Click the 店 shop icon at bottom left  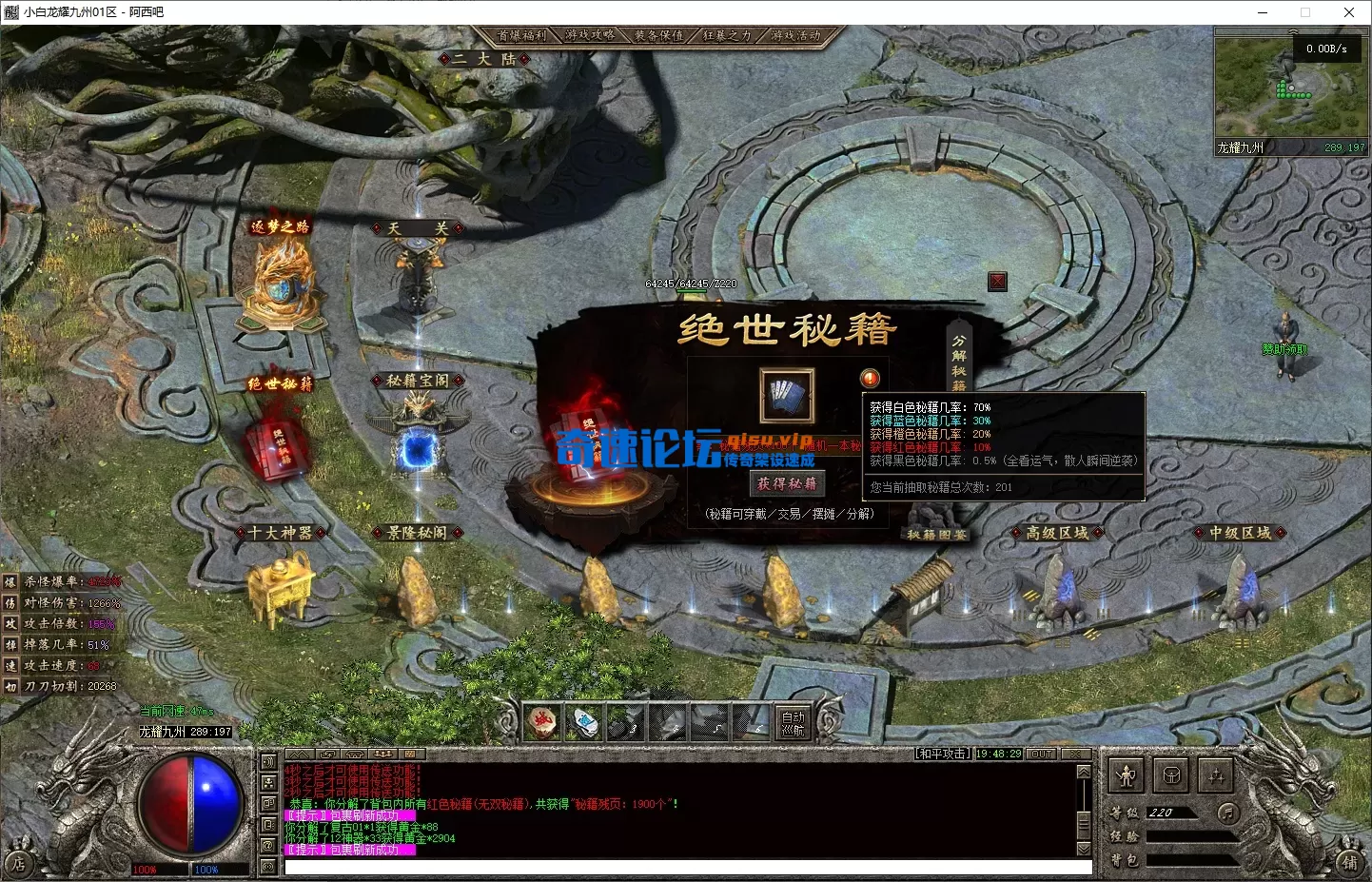tap(19, 864)
